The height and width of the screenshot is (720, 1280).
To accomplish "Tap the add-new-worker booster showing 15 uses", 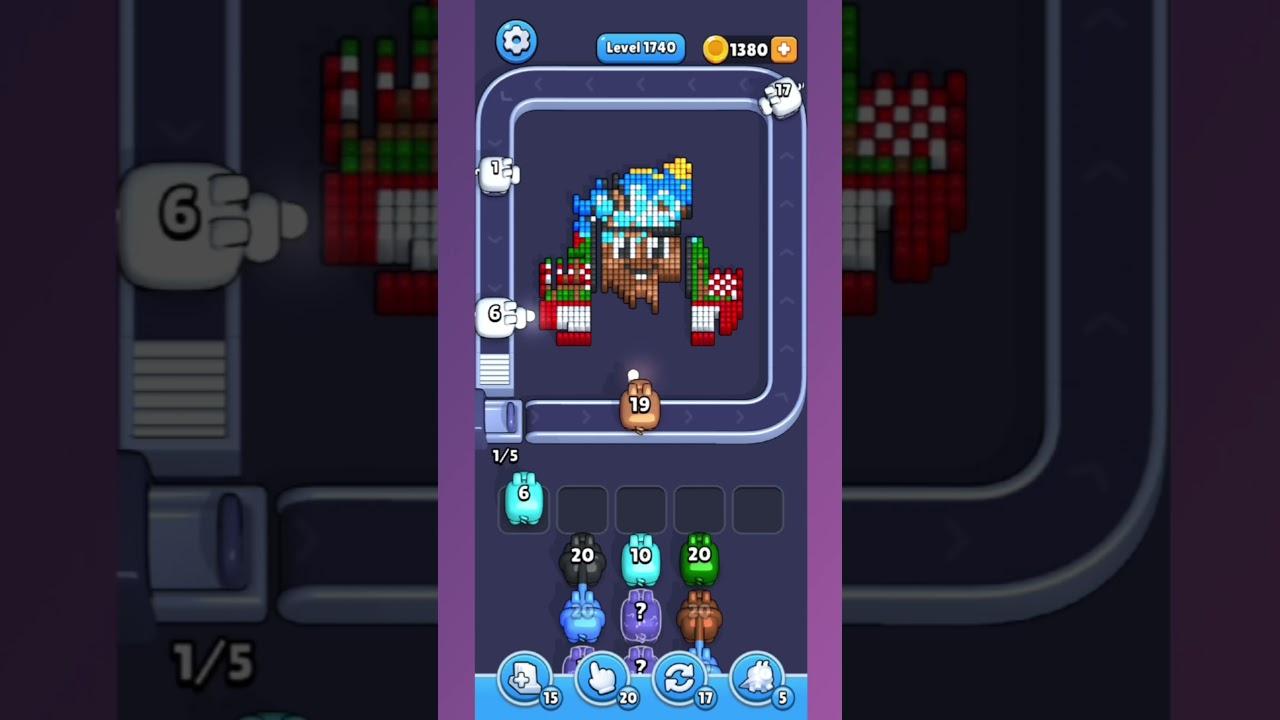I will point(525,678).
